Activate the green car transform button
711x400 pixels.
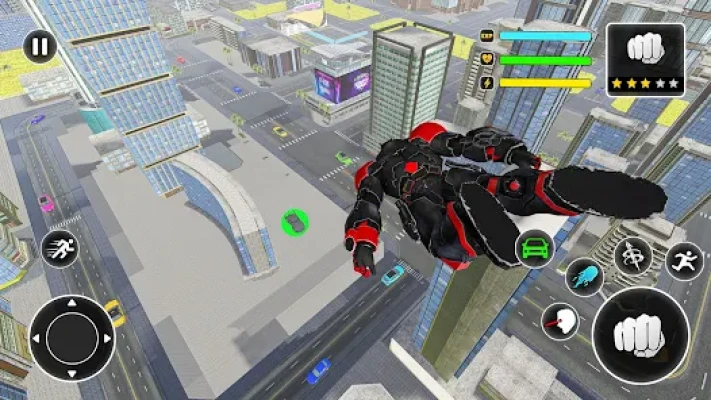point(535,247)
